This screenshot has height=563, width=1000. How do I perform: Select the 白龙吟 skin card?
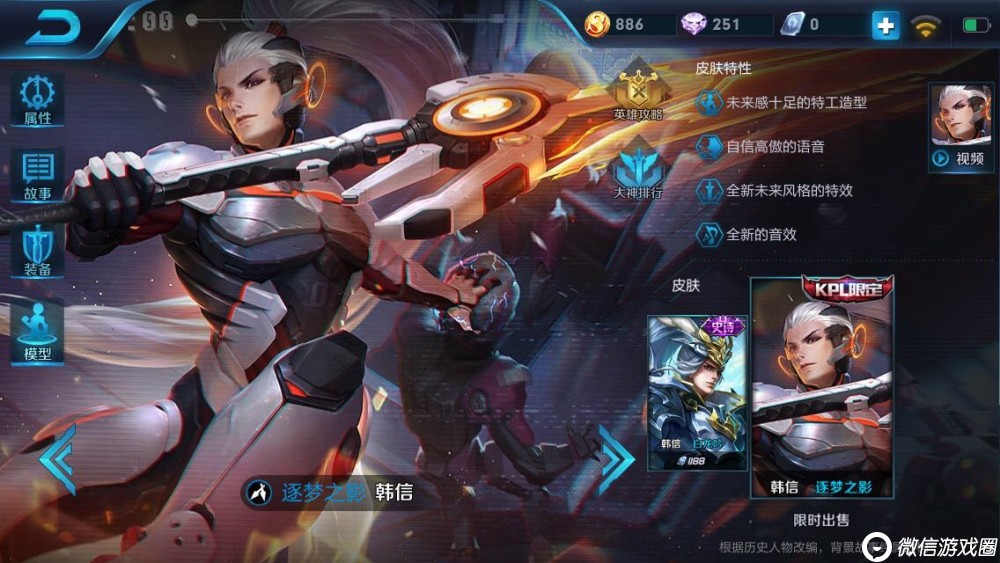pos(696,393)
